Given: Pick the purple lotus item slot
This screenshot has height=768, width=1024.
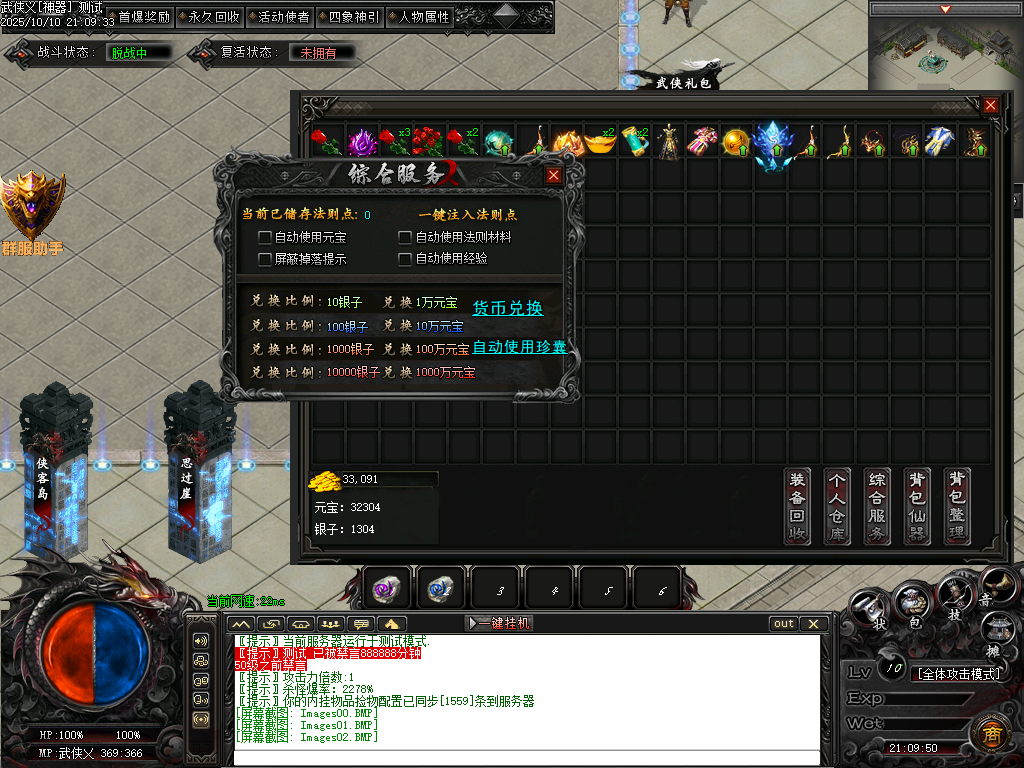Looking at the screenshot, I should (360, 142).
